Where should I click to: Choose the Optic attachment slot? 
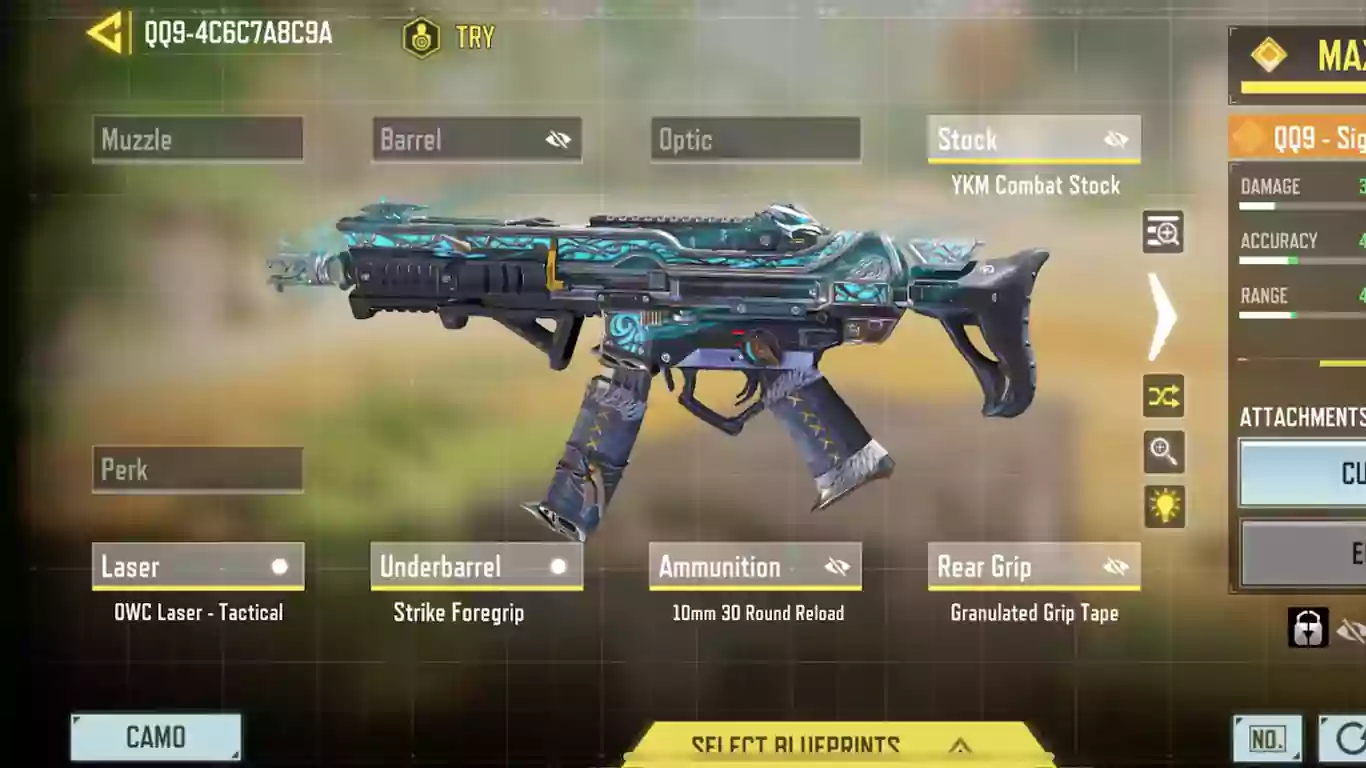click(755, 139)
